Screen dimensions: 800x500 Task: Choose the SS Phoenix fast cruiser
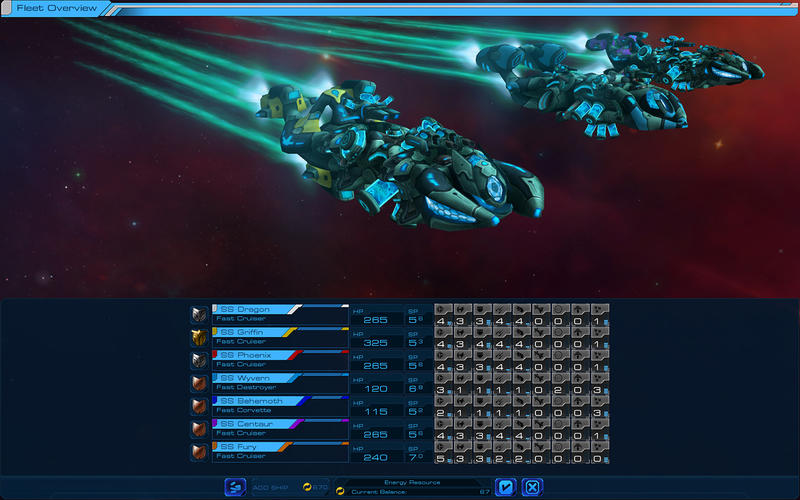tap(266, 359)
